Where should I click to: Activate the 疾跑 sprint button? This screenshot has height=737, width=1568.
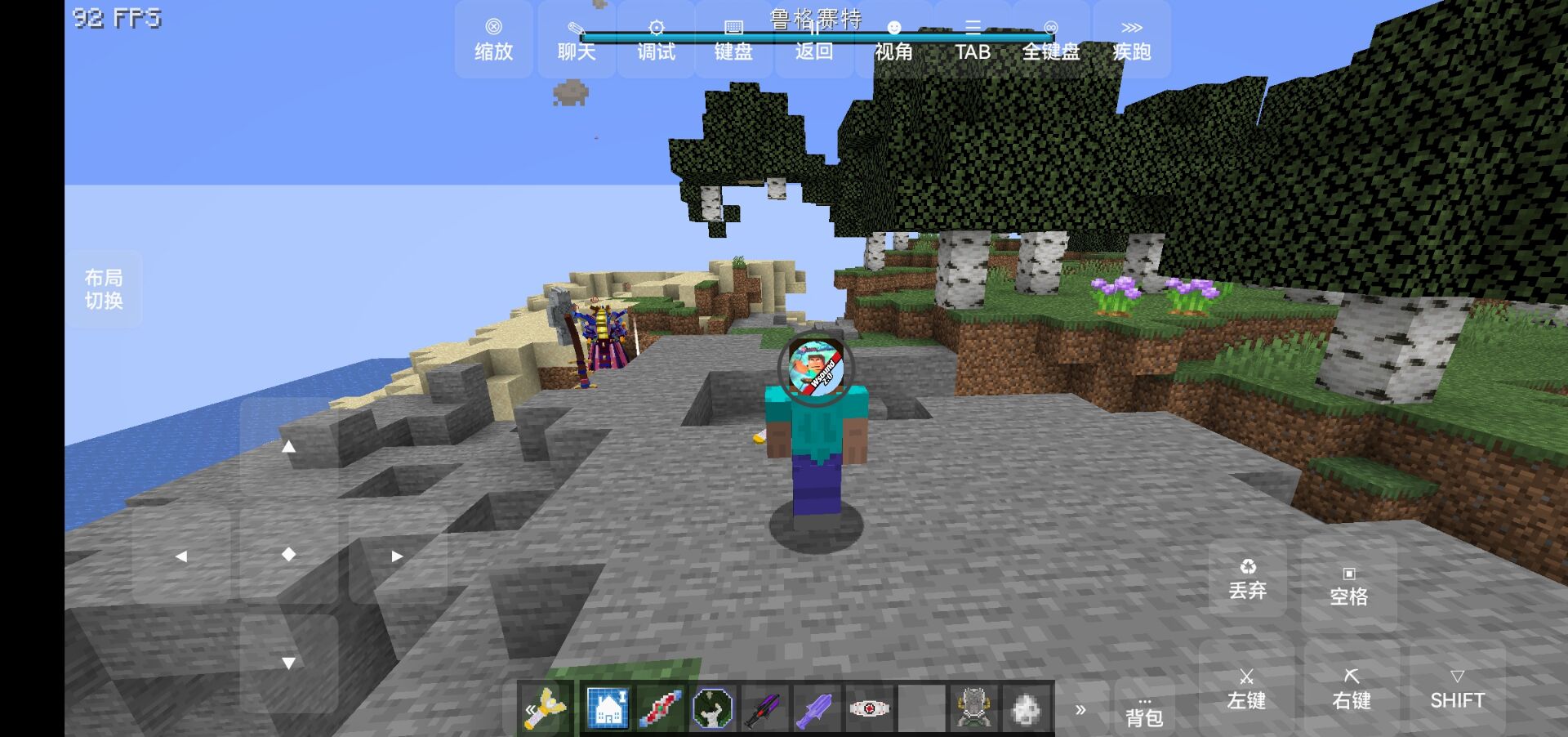(x=1131, y=40)
